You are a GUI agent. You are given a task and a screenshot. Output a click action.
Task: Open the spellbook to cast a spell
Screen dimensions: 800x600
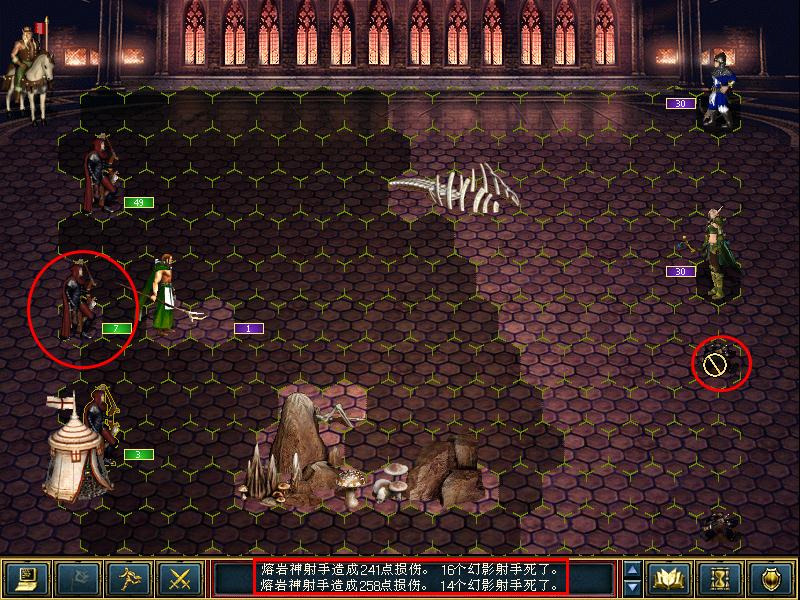click(668, 578)
